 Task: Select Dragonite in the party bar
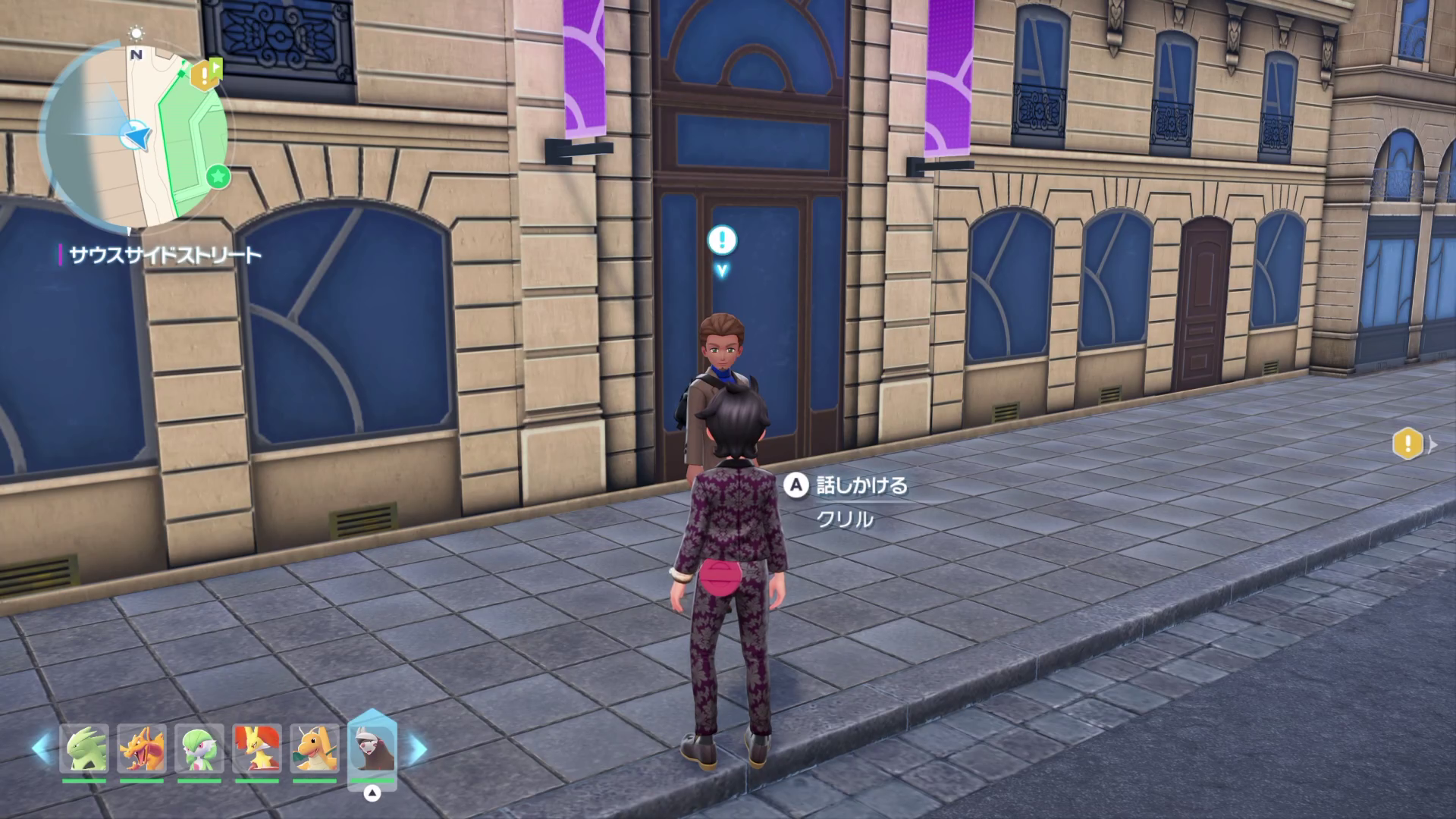click(315, 748)
